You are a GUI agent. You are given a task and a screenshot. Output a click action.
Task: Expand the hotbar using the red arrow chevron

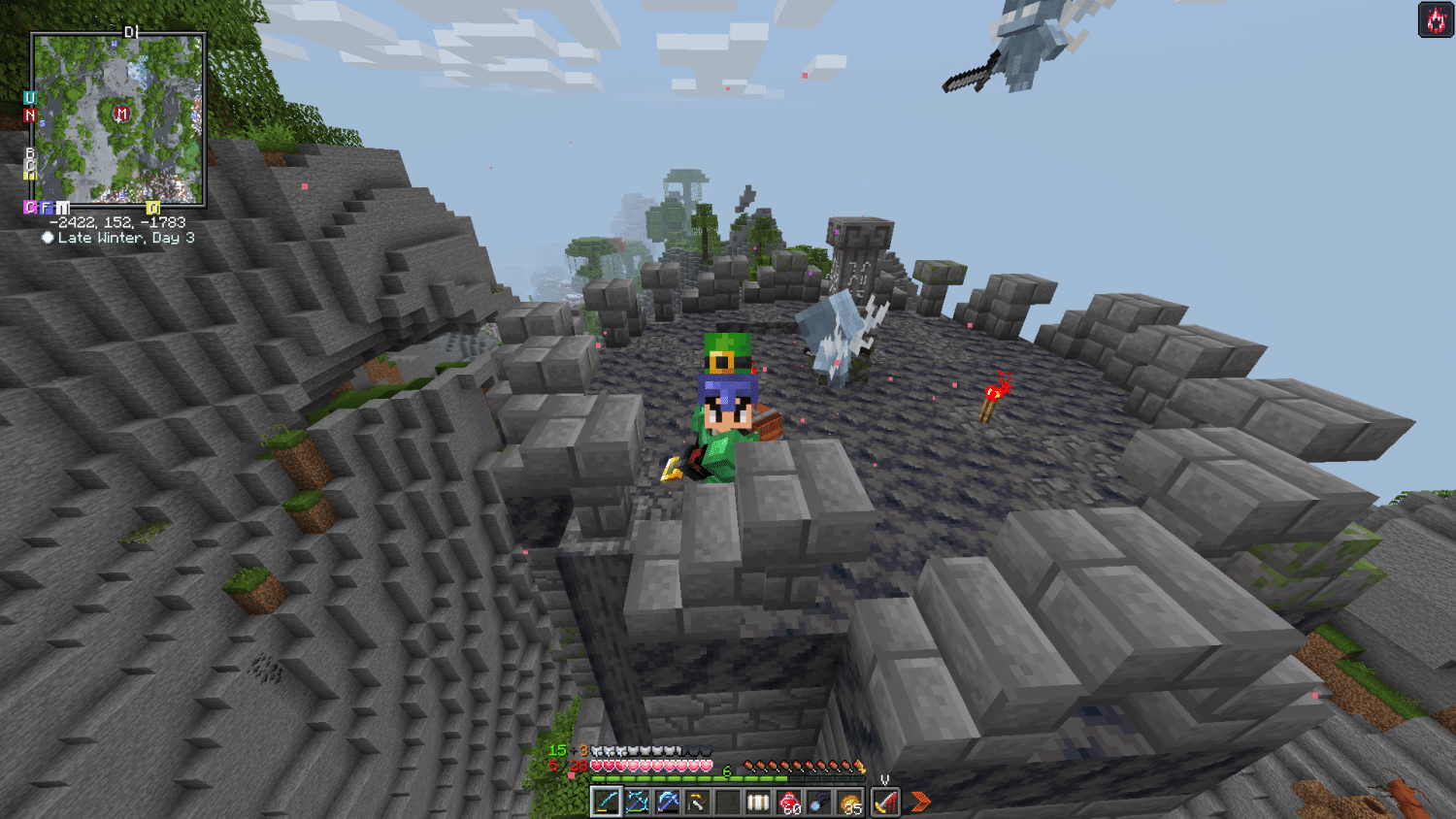tap(920, 802)
